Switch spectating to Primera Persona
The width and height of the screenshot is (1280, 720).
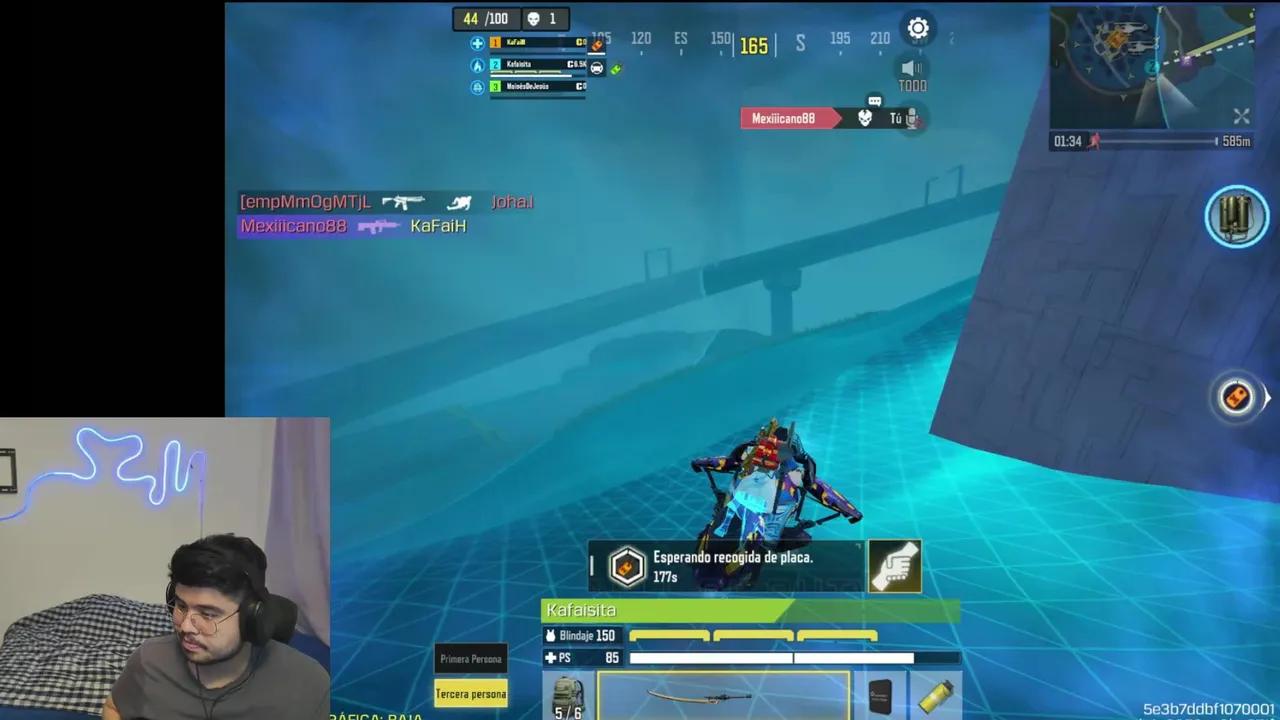pos(470,658)
